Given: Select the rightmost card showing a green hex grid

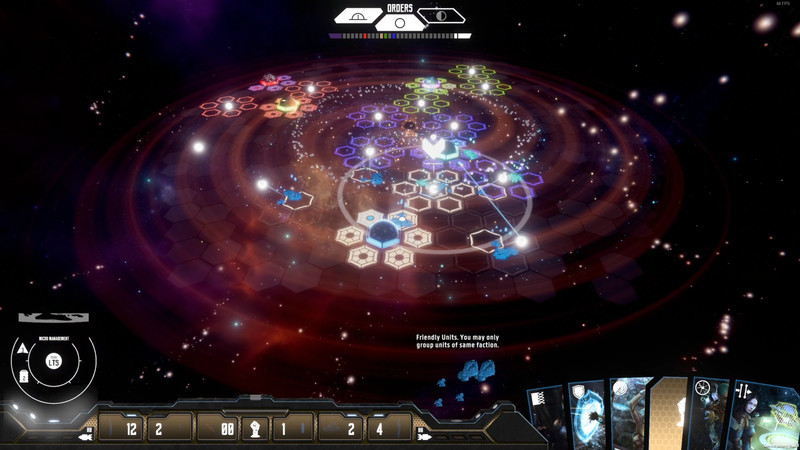Looking at the screenshot, I should [765, 414].
